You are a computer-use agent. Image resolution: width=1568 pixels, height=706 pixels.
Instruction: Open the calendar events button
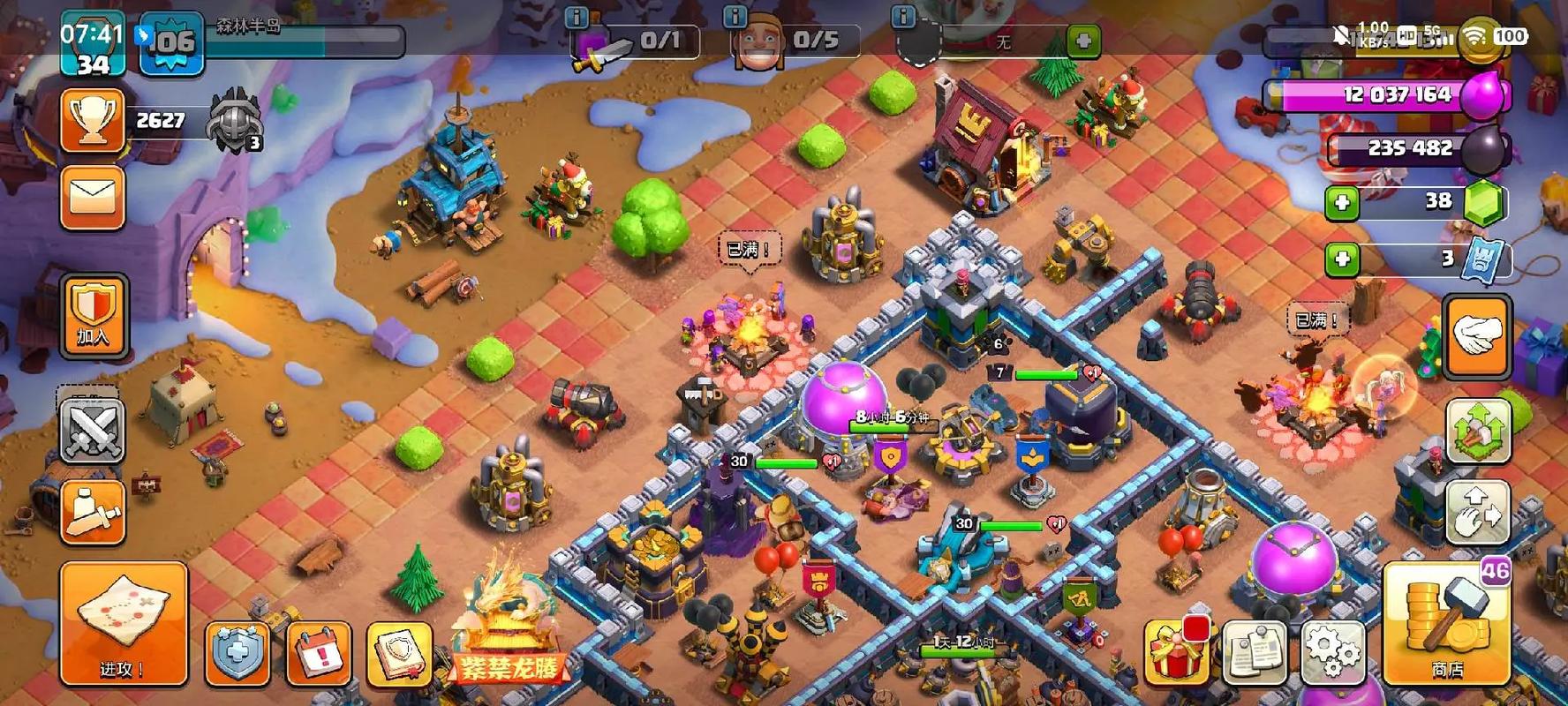click(x=319, y=654)
